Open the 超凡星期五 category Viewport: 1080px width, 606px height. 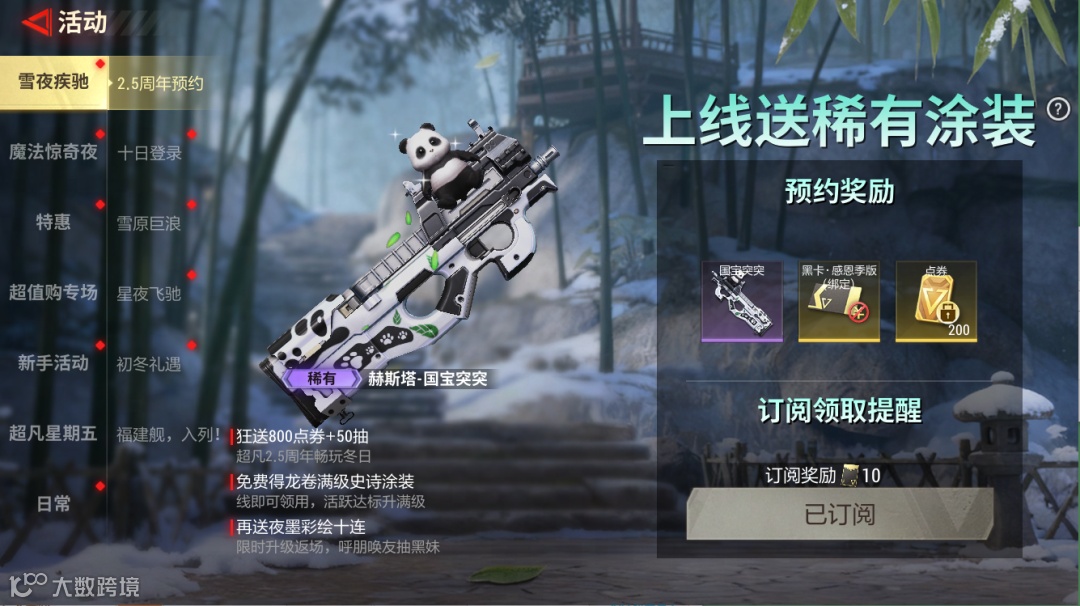tap(53, 433)
